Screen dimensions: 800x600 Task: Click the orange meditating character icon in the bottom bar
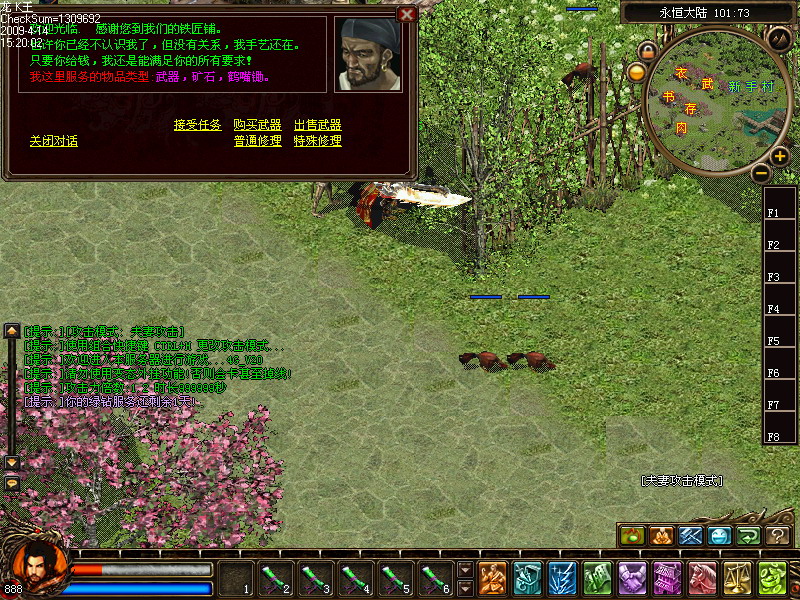(x=492, y=578)
